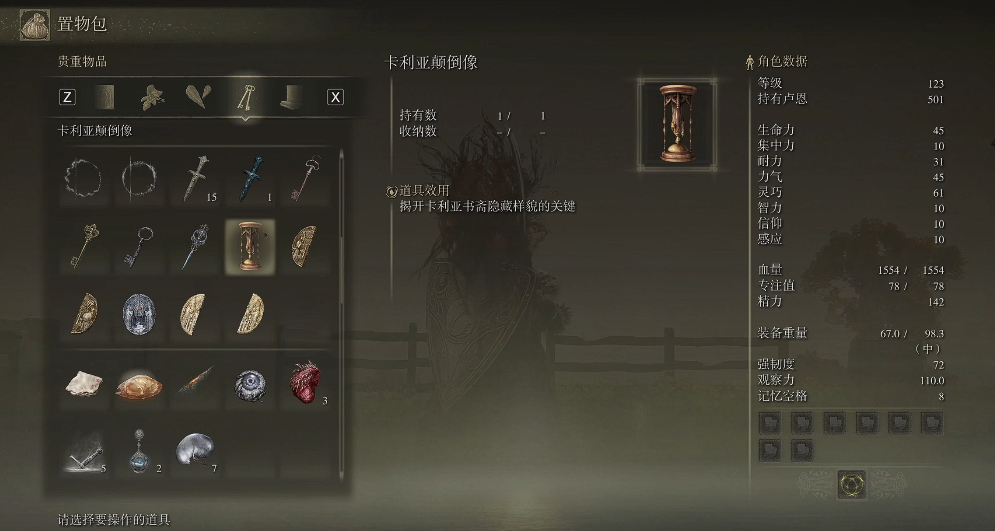
Task: Select the top hat category tab
Action: point(288,97)
